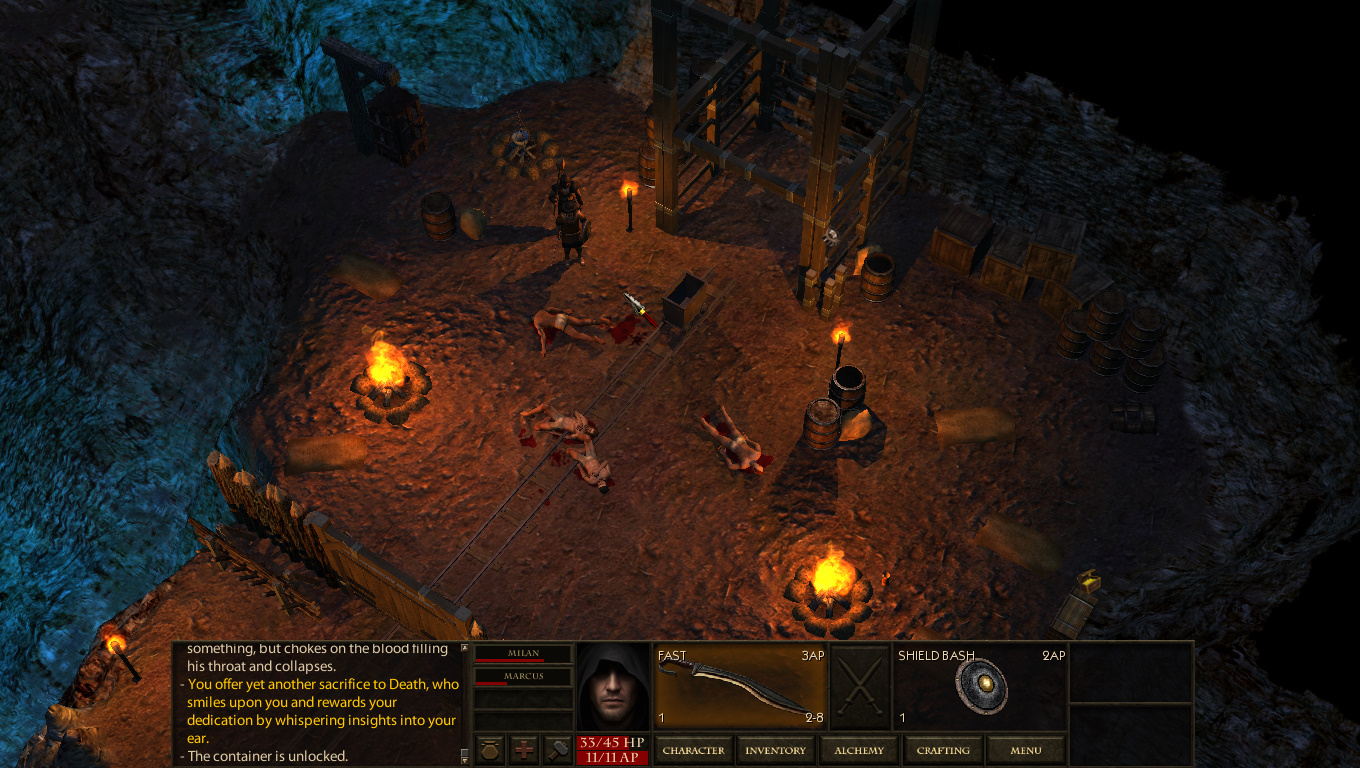
Task: Open the Inventory screen
Action: 775,750
